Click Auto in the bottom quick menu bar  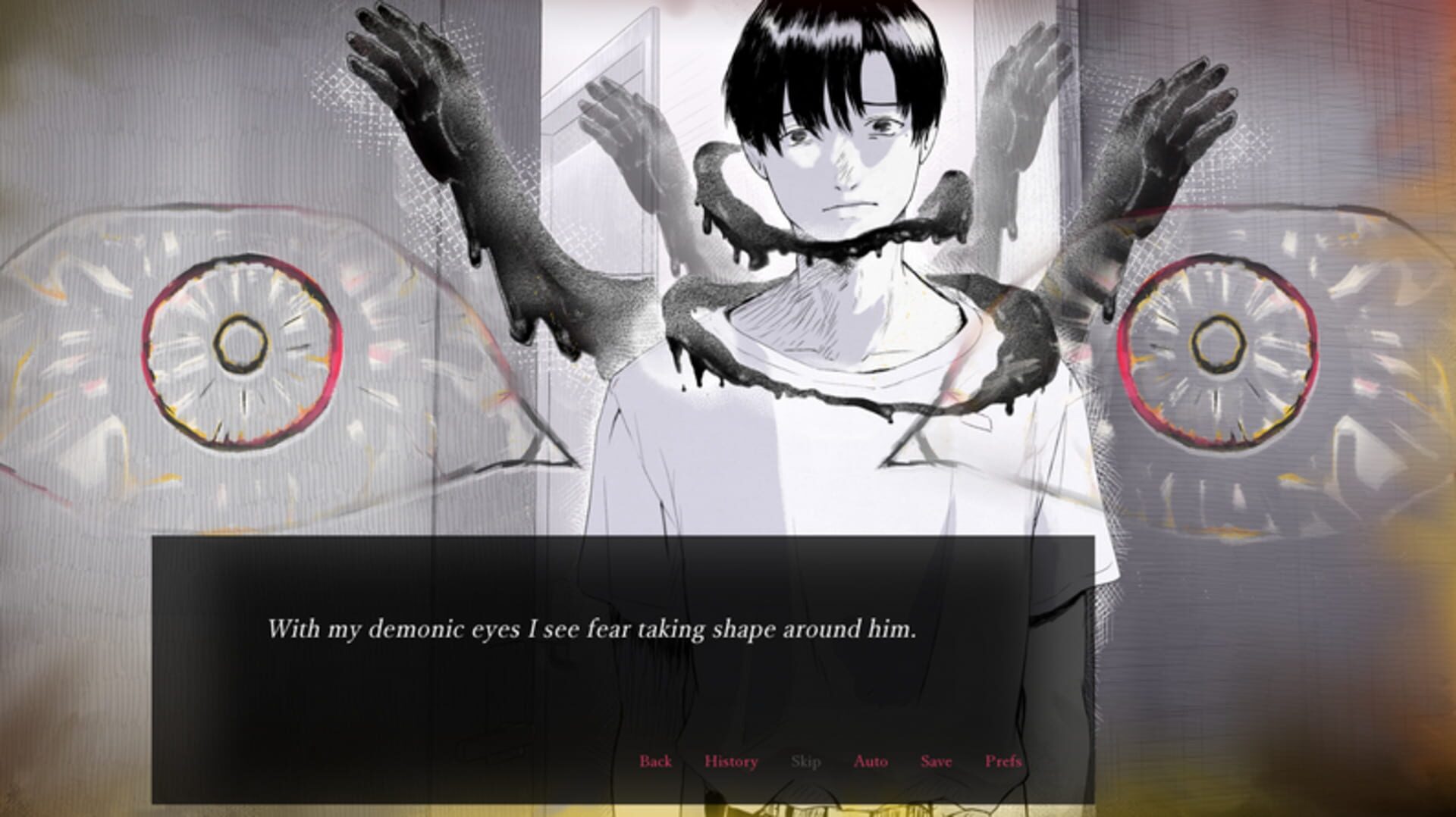click(x=872, y=762)
